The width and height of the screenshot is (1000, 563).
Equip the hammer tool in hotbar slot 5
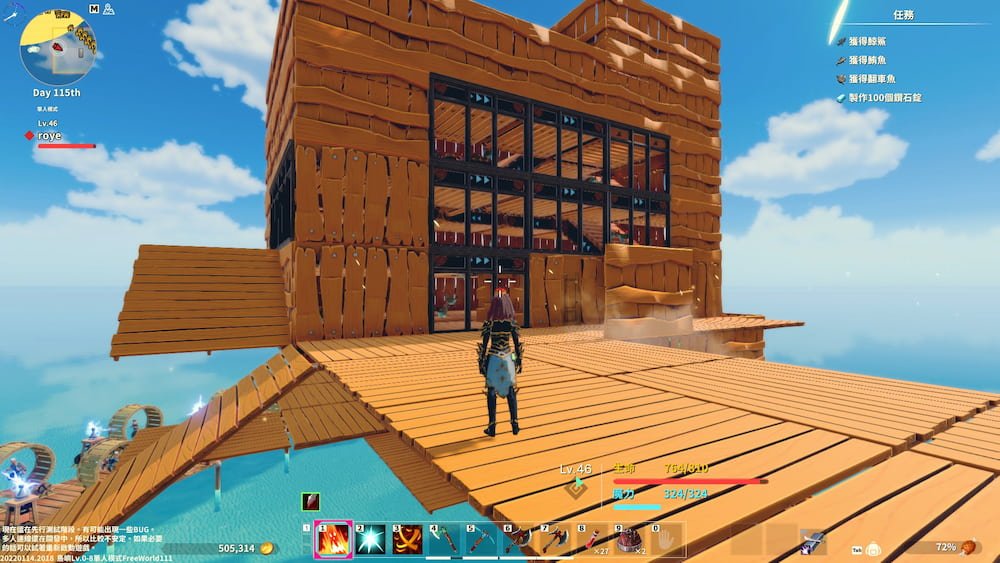click(x=482, y=540)
